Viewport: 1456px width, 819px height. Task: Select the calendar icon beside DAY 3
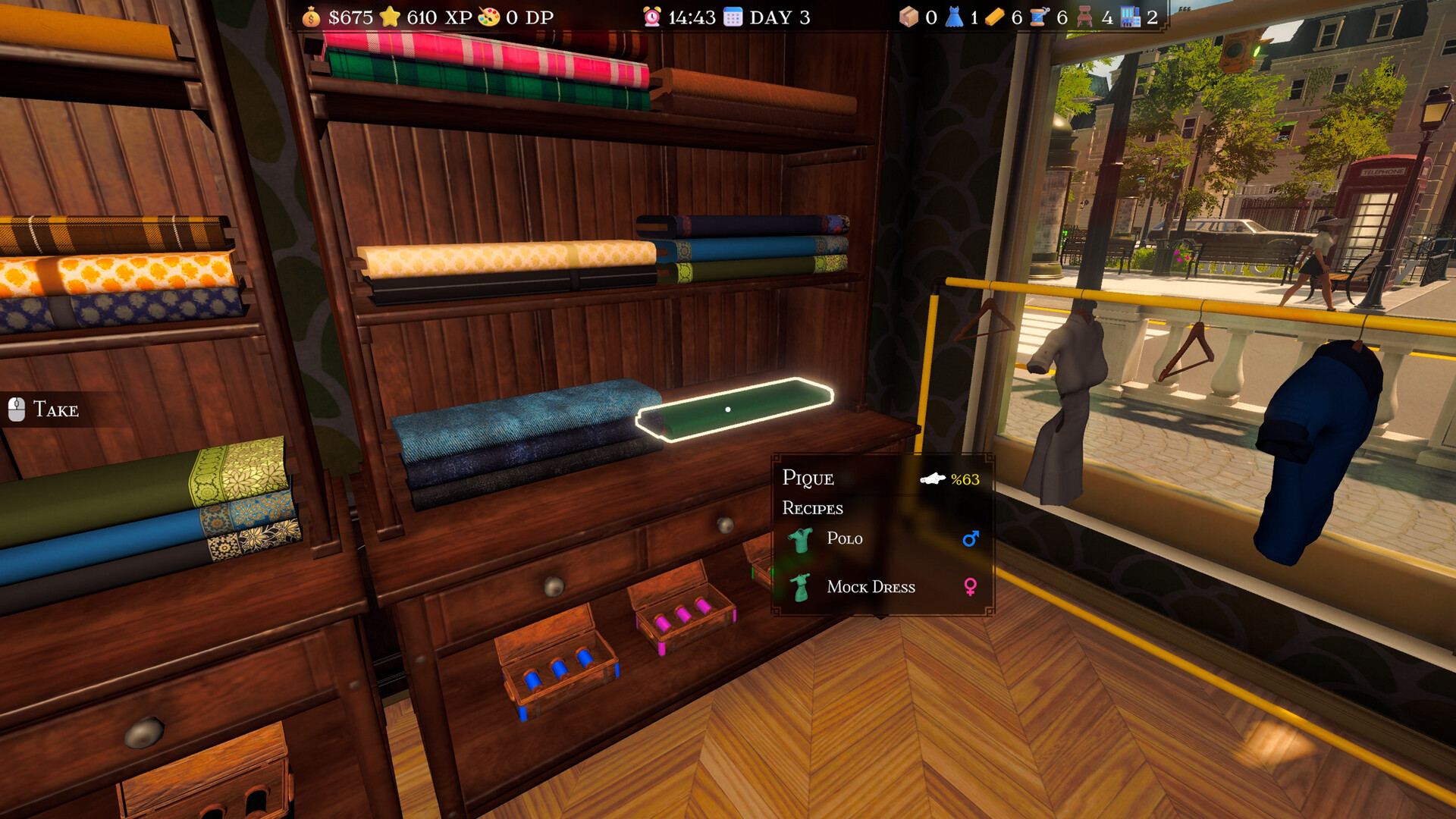coord(732,15)
